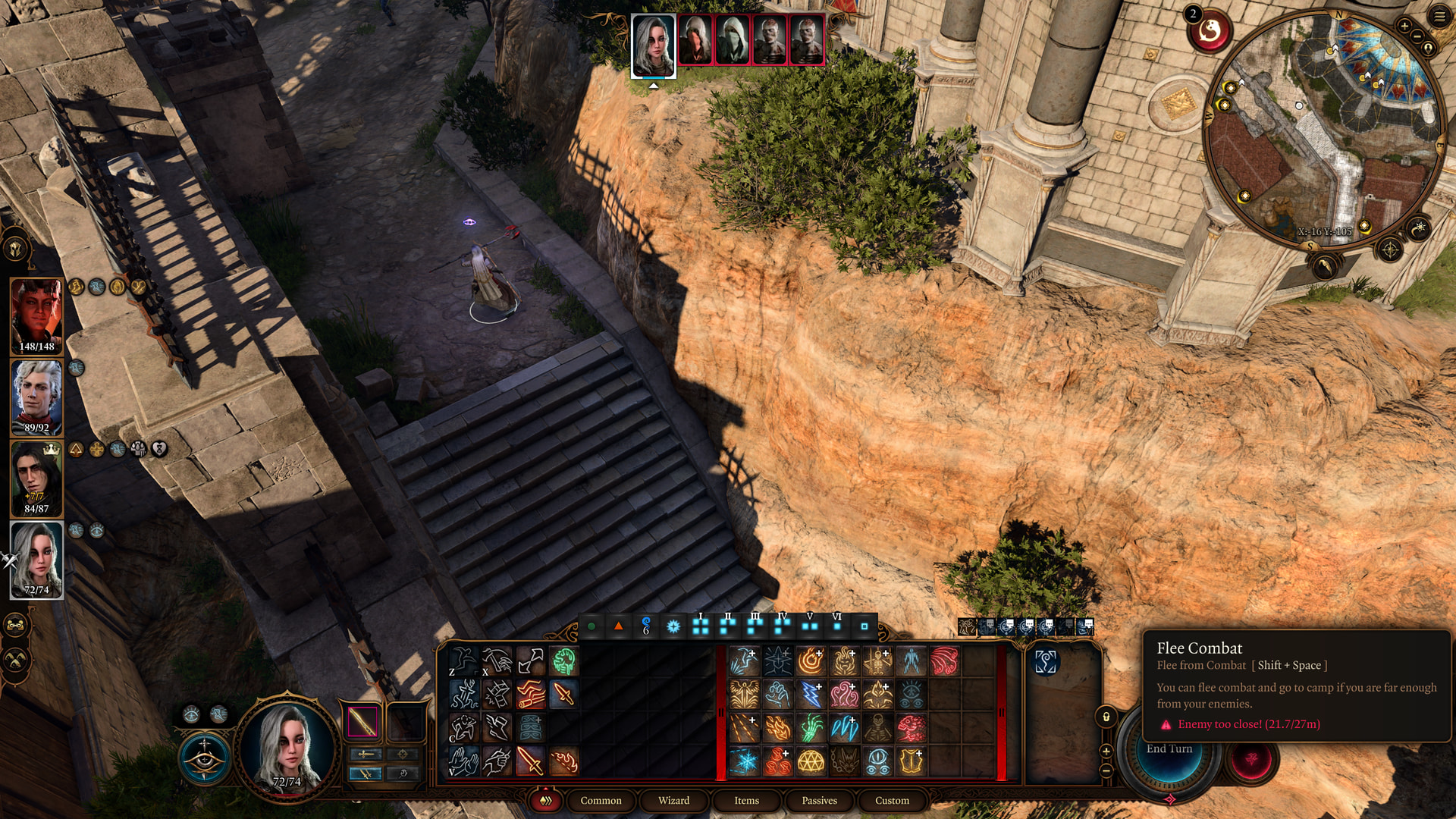
Task: Activate the blue lightning bolt spell
Action: [x=811, y=694]
